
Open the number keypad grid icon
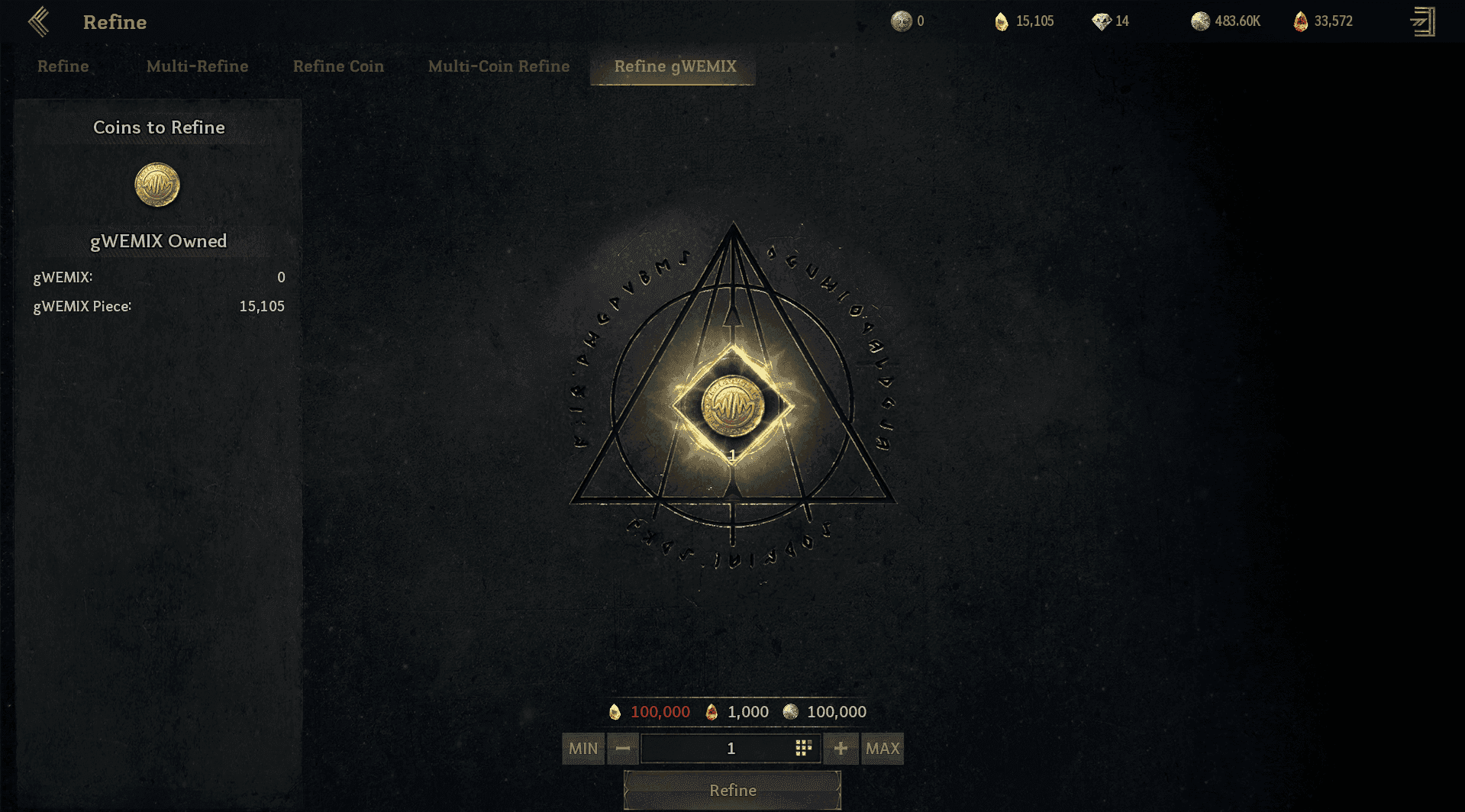coord(803,749)
